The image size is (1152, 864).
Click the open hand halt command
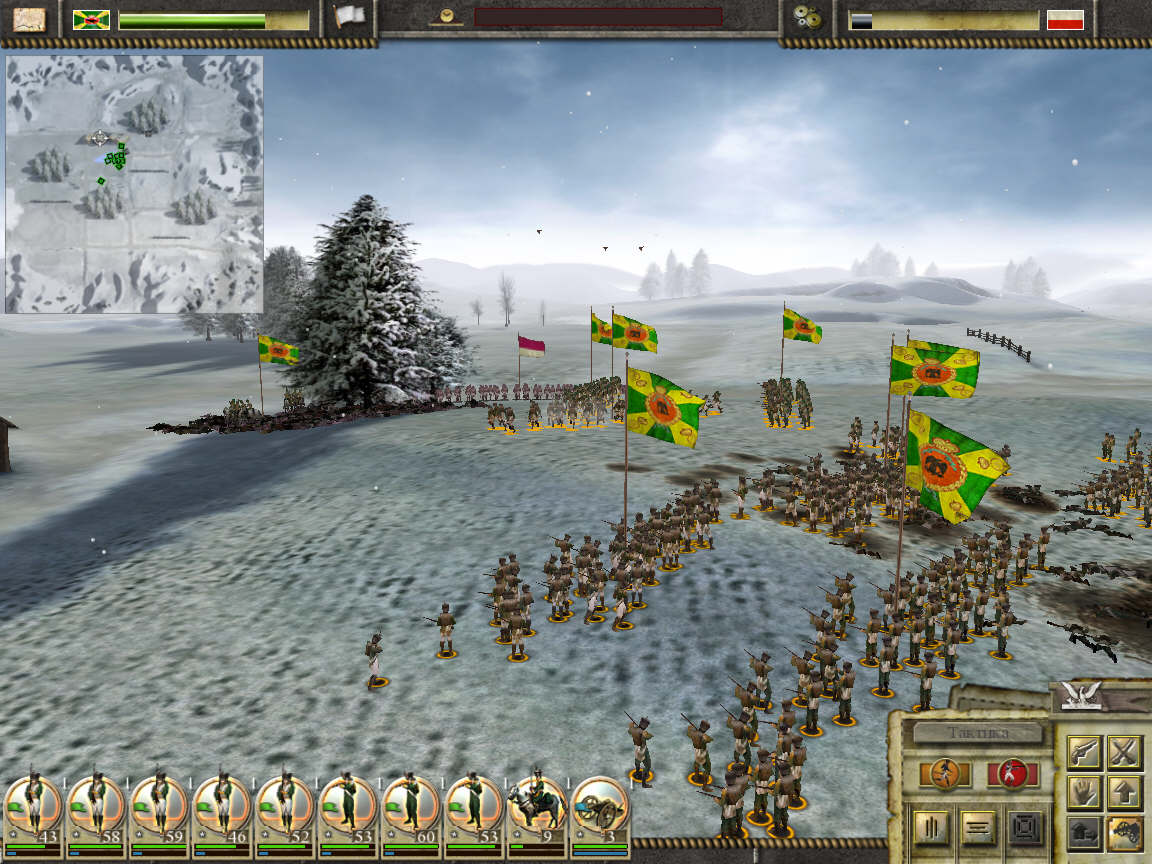1084,792
